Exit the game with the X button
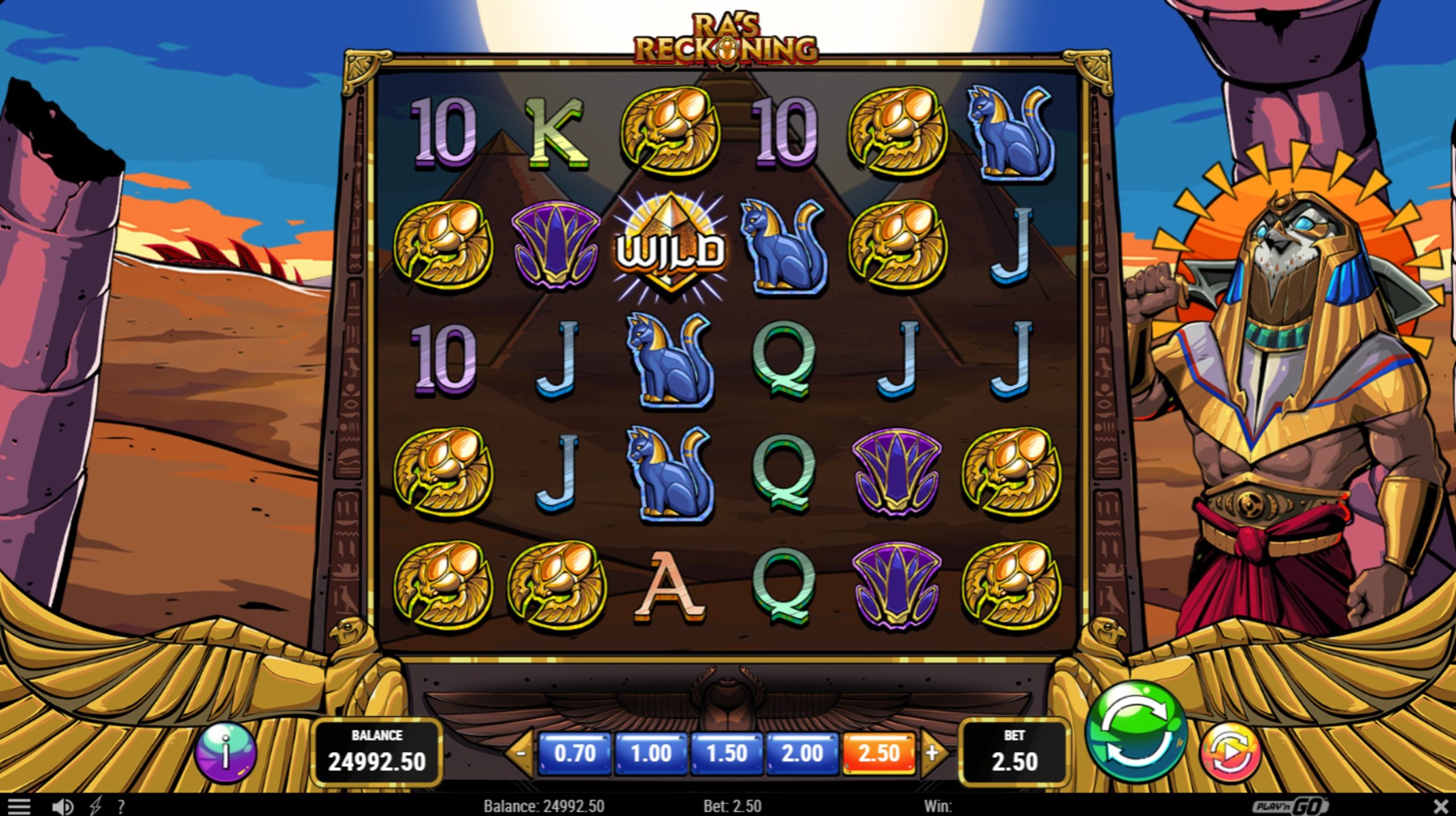 (1441, 805)
